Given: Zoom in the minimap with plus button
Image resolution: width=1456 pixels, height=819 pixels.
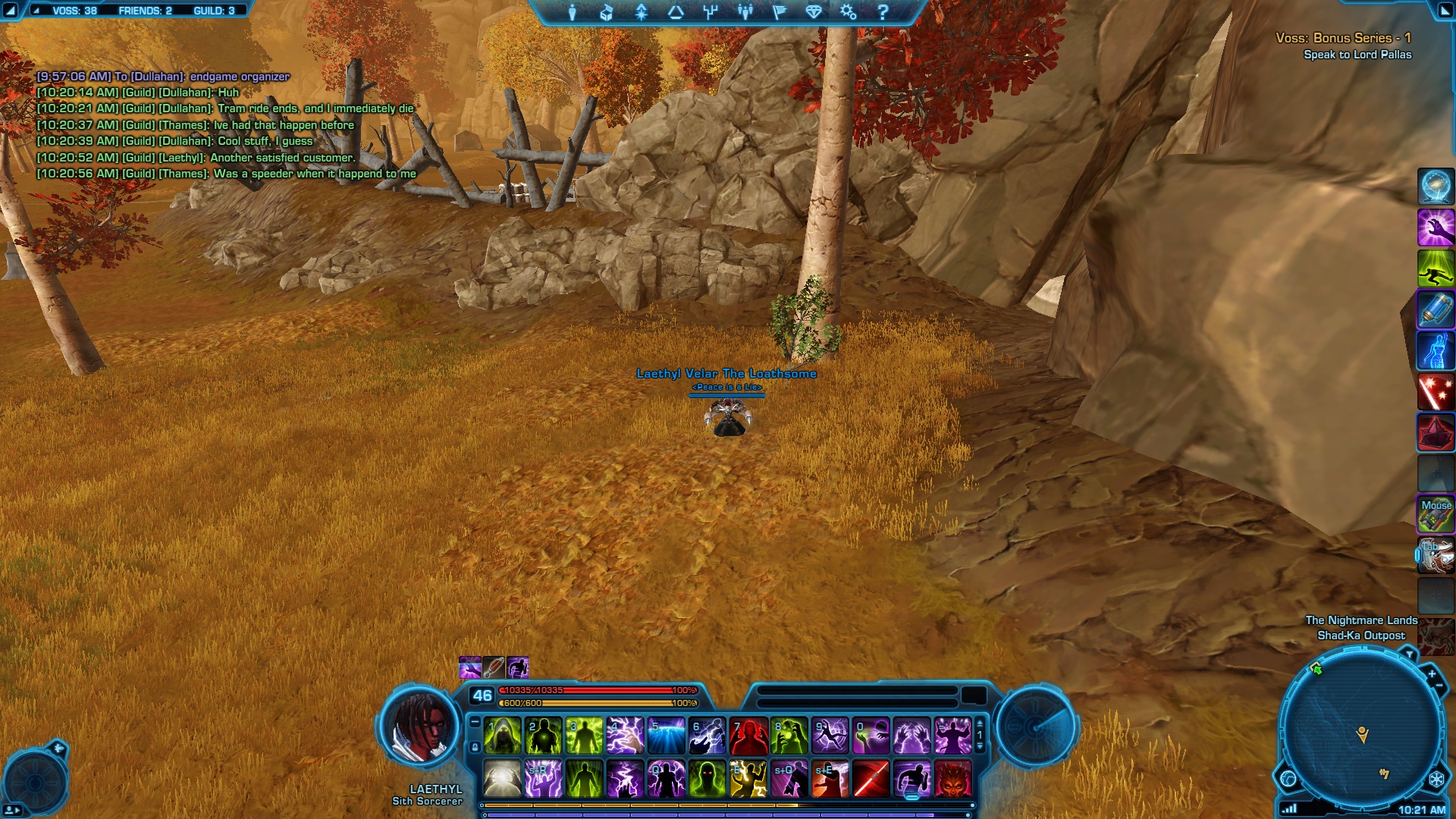Looking at the screenshot, I should [x=1432, y=673].
